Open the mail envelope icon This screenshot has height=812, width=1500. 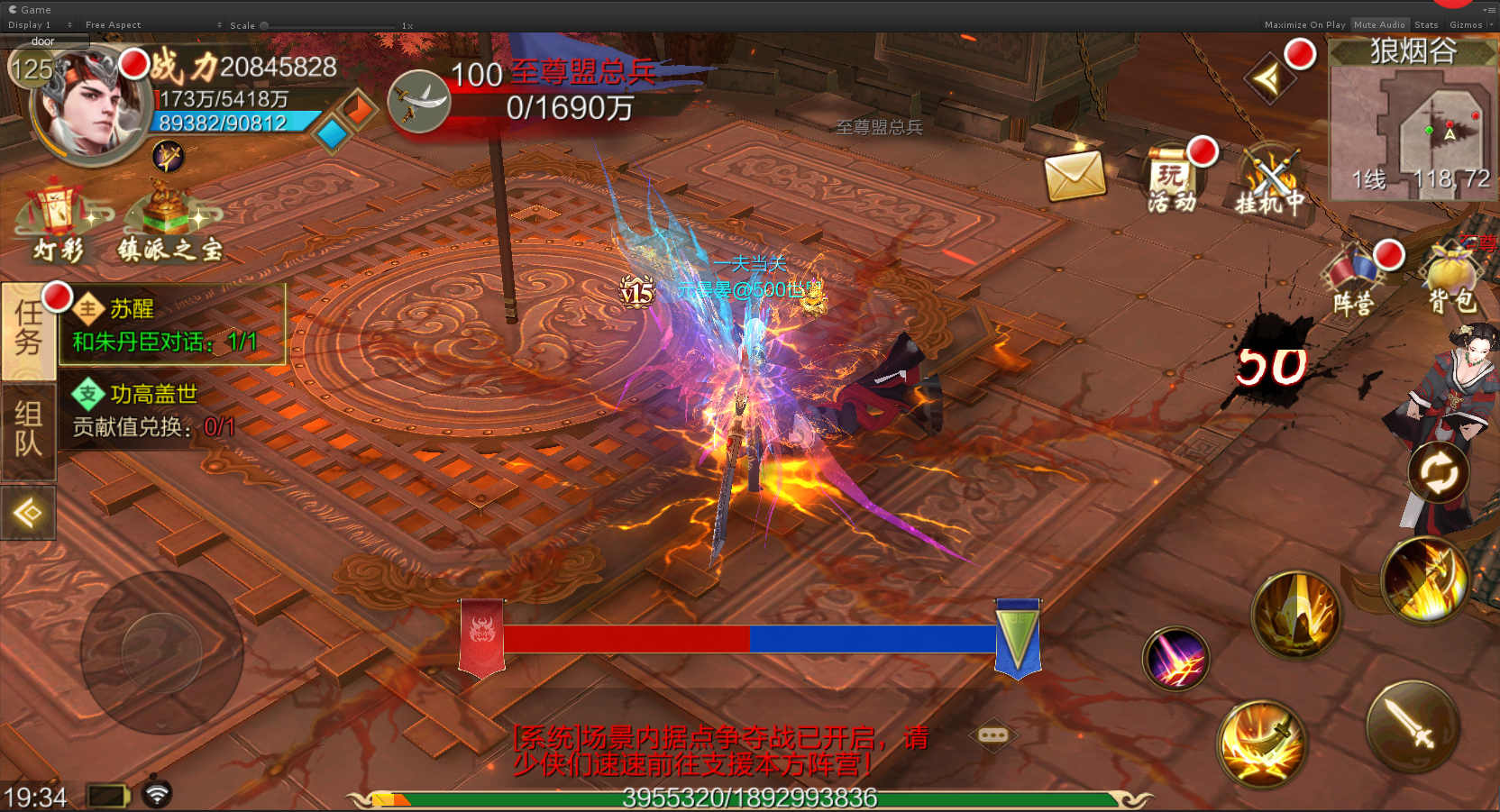point(1075,175)
